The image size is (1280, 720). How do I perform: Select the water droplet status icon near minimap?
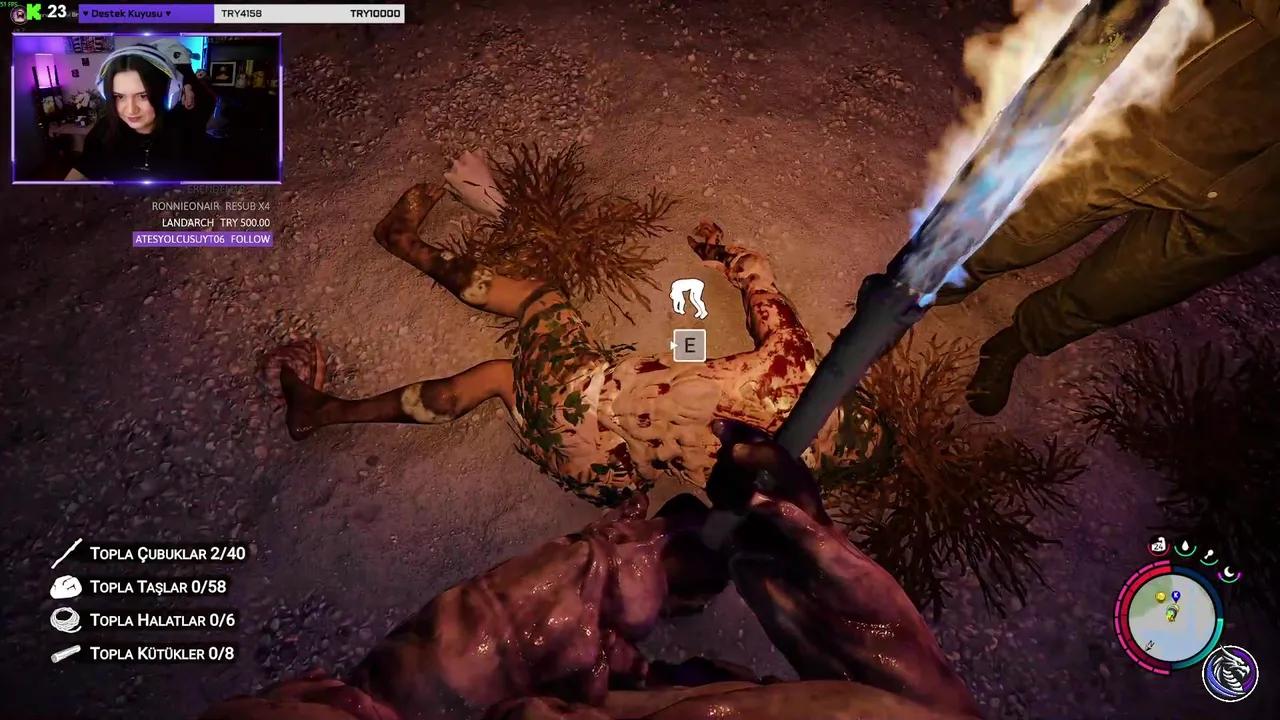coord(1185,546)
